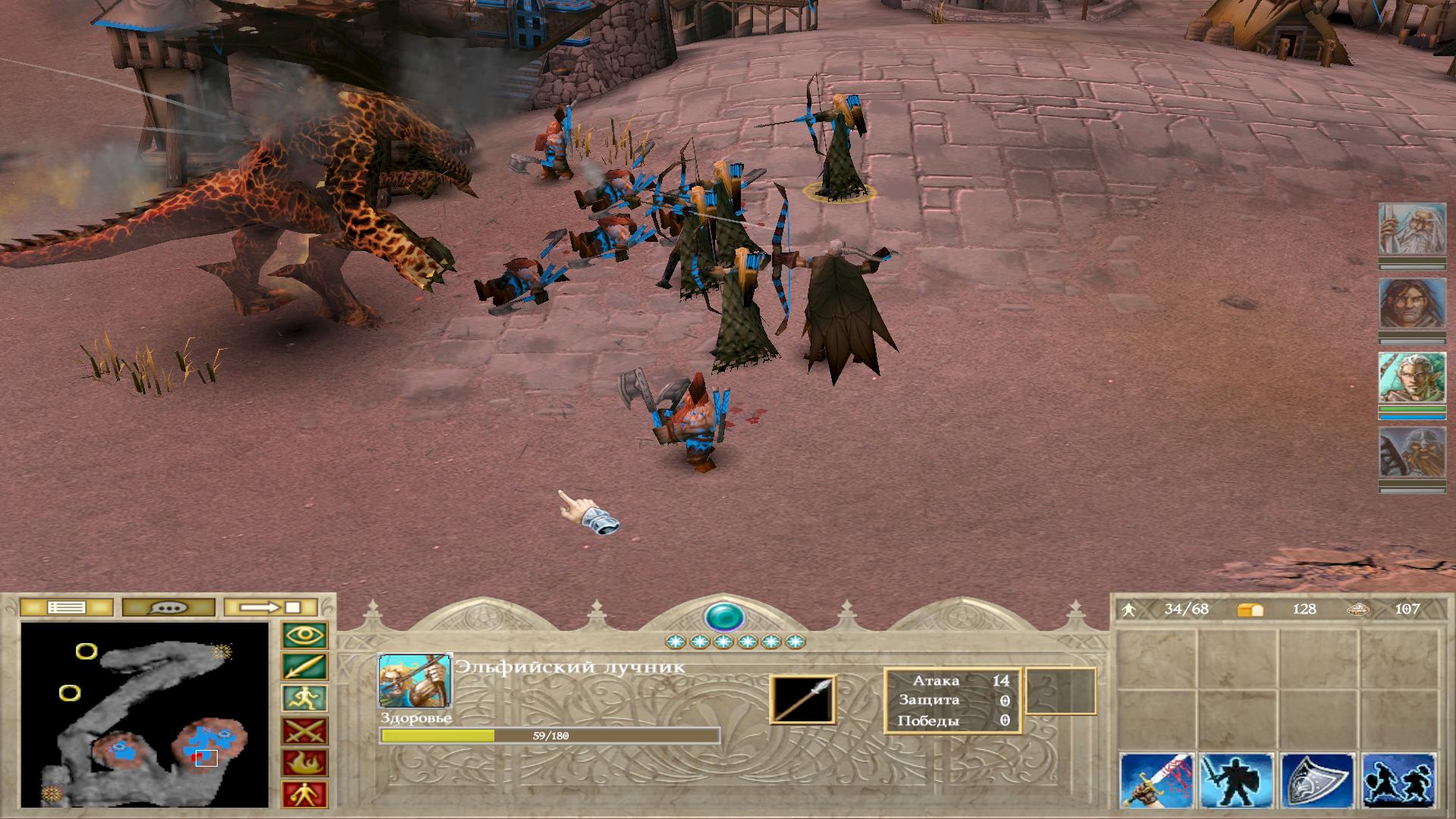The height and width of the screenshot is (819, 1456).
Task: Click the arrow-to-square button above the minimap
Action: click(271, 607)
